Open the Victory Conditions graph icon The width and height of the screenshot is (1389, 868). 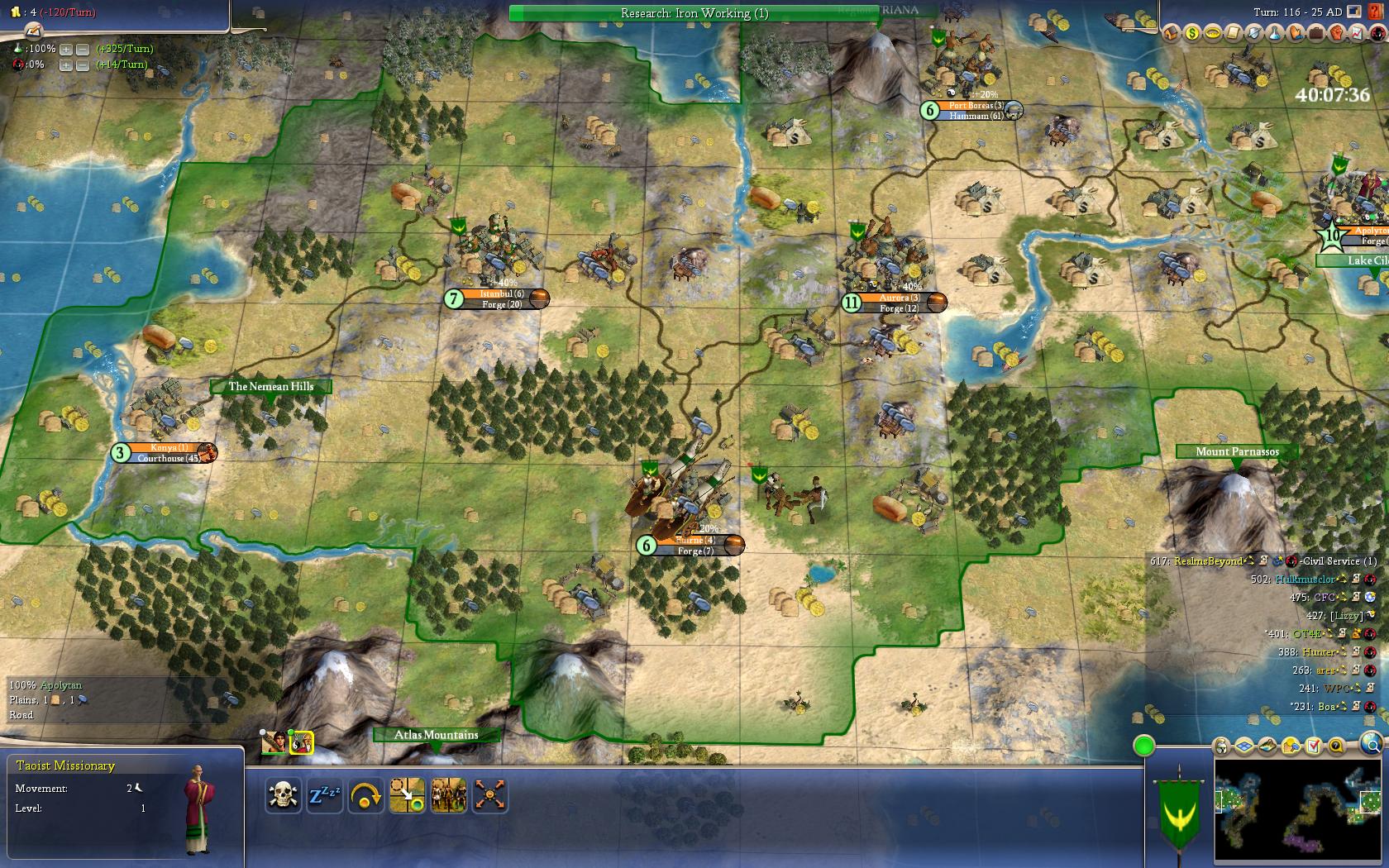click(x=1358, y=33)
